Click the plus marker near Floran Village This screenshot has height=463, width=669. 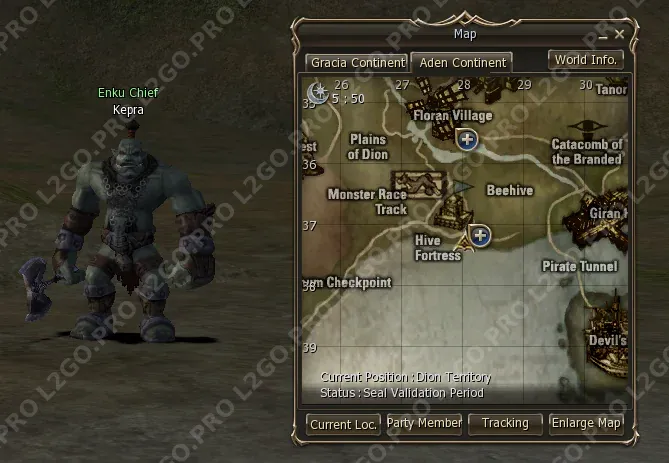tap(467, 139)
